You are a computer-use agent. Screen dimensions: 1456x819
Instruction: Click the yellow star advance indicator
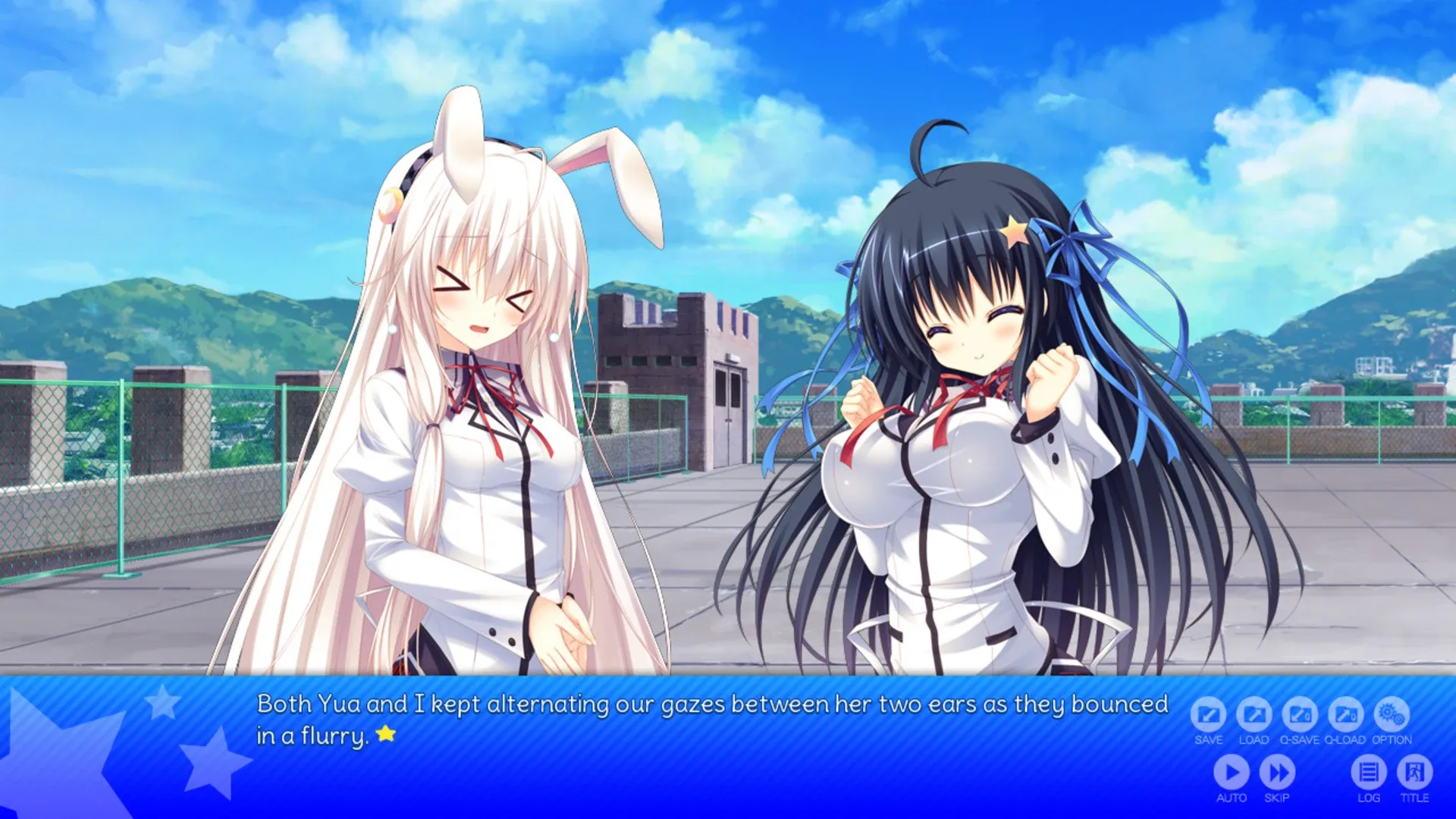(x=387, y=734)
